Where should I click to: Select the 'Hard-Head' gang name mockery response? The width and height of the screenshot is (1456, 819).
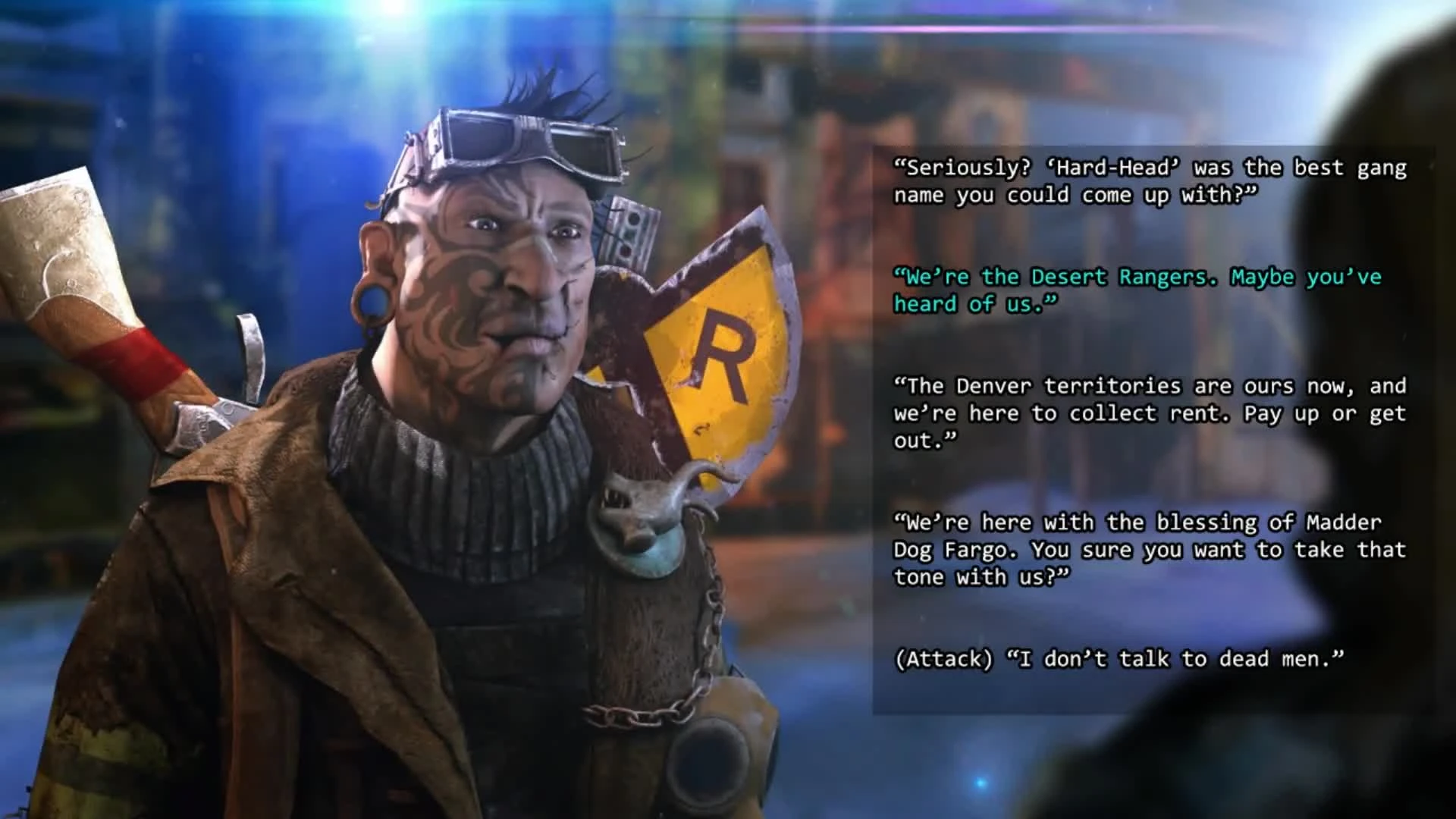pyautogui.click(x=1149, y=182)
